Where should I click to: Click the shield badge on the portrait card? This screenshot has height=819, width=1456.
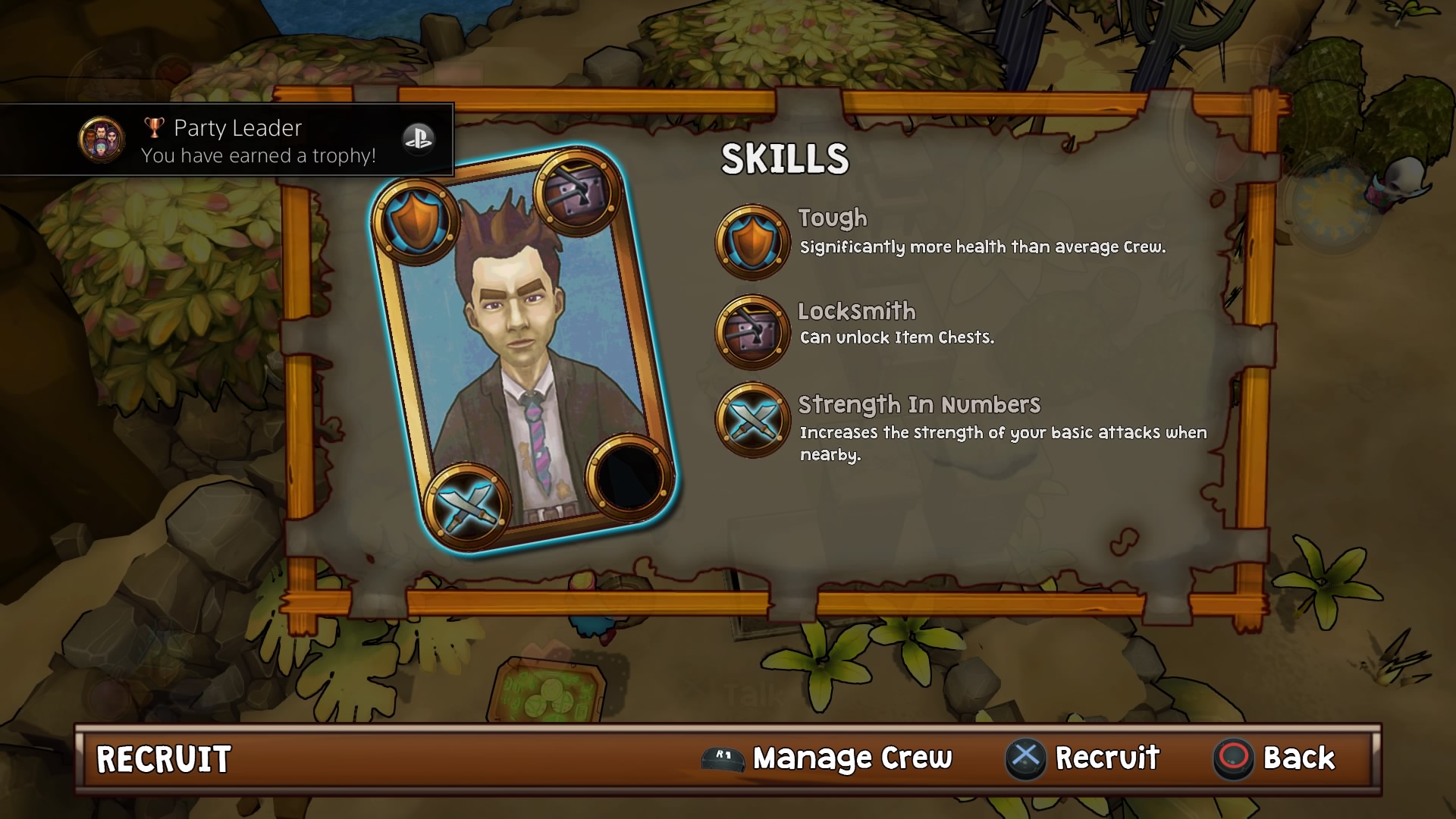(416, 221)
